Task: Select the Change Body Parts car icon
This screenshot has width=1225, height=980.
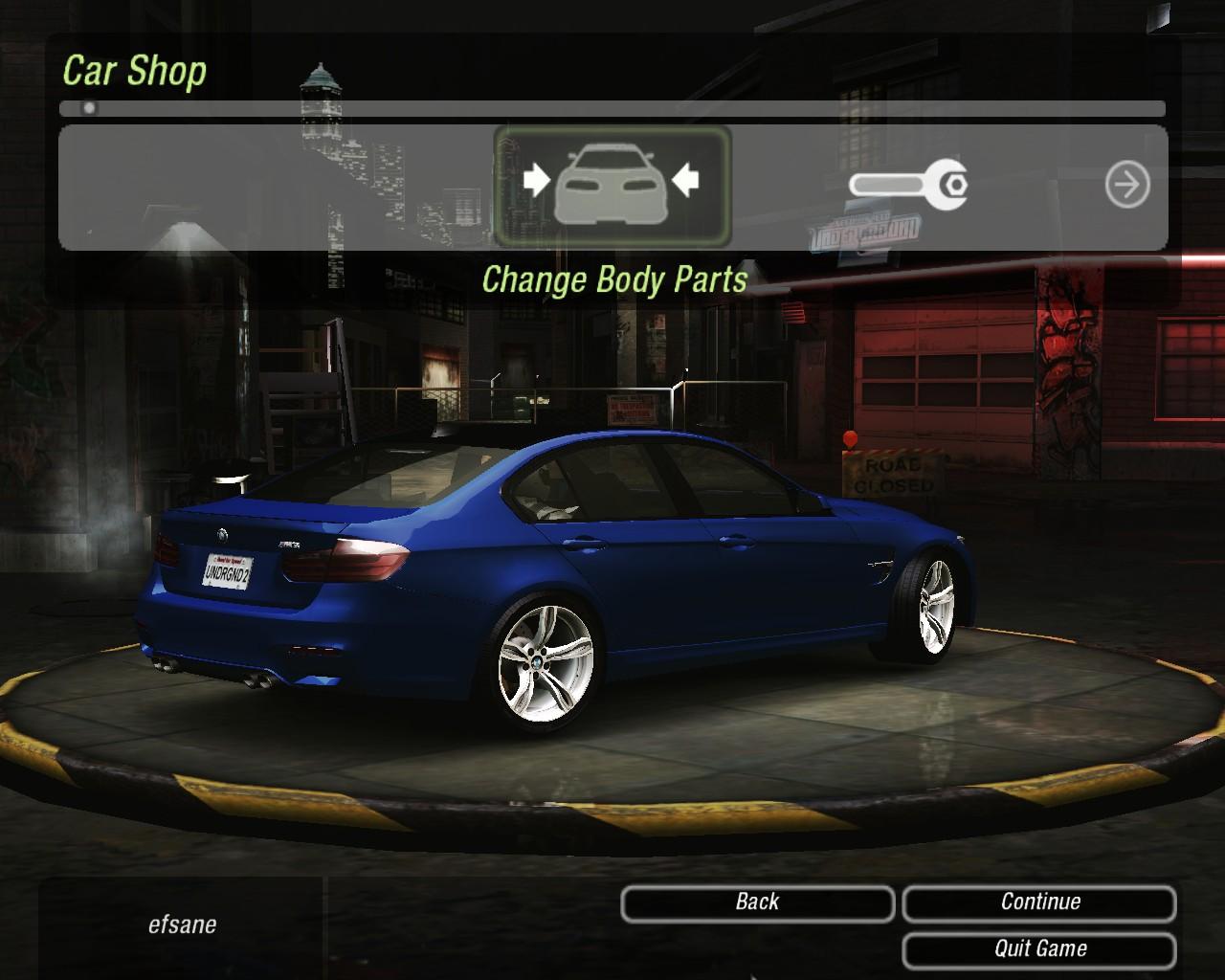Action: [612, 185]
